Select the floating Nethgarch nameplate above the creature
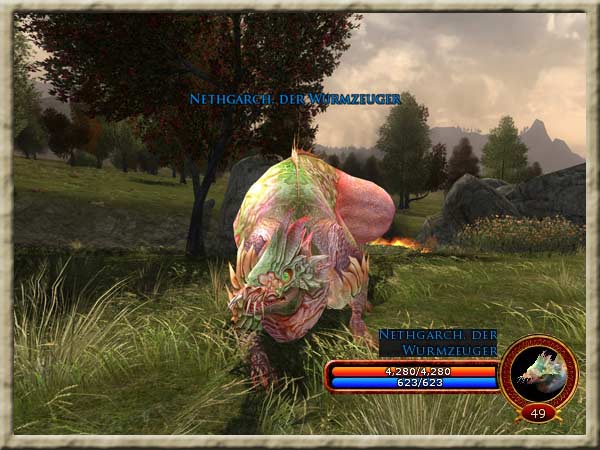Viewport: 600px width, 450px height. (295, 99)
